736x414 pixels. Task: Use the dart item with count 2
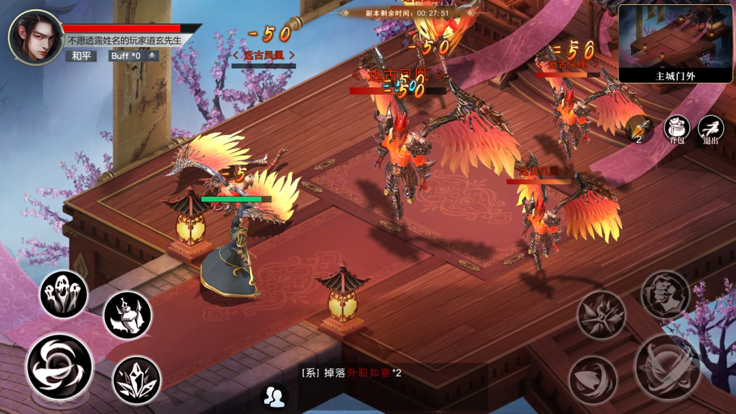641,129
